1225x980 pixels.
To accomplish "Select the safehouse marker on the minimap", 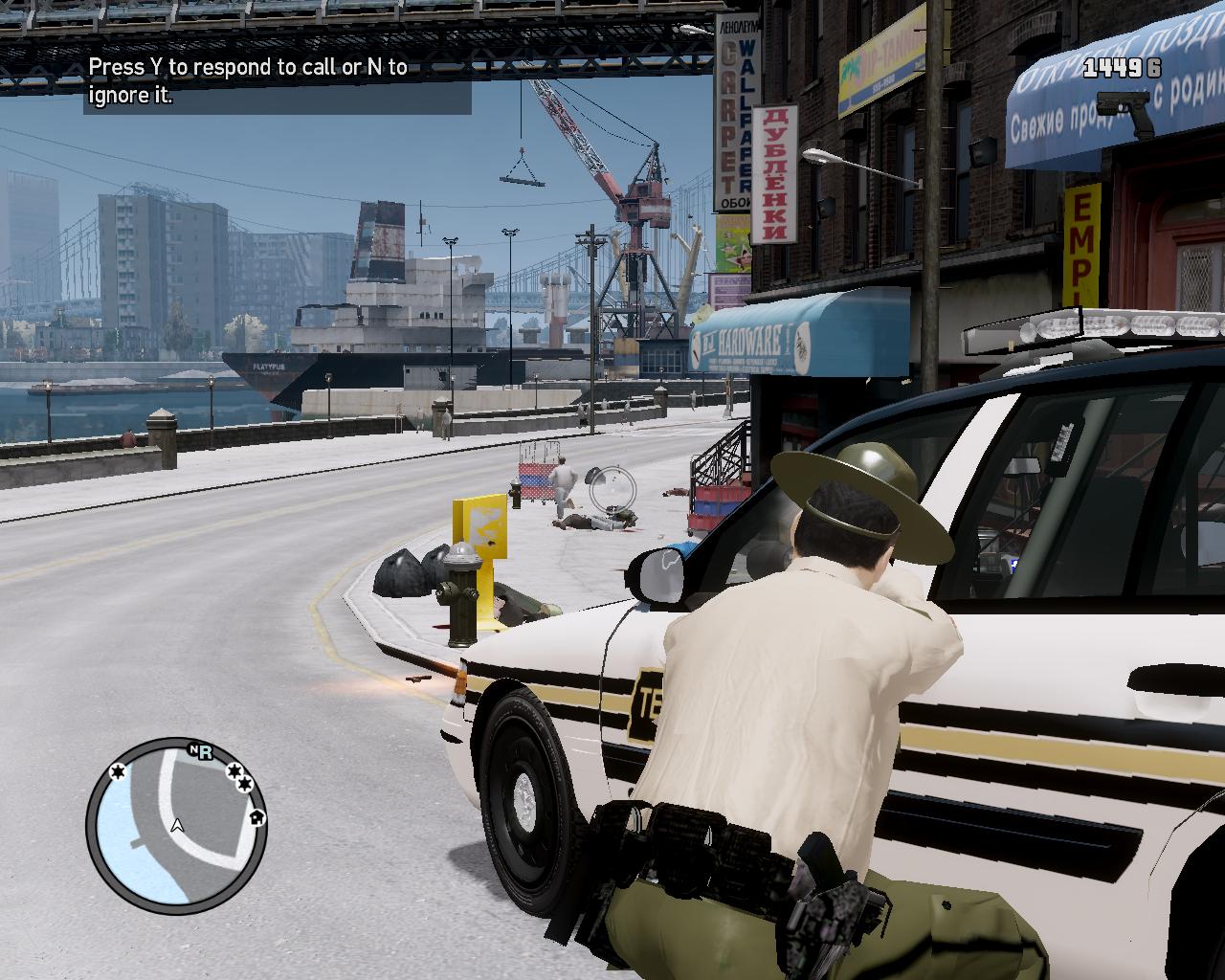I will coord(256,817).
